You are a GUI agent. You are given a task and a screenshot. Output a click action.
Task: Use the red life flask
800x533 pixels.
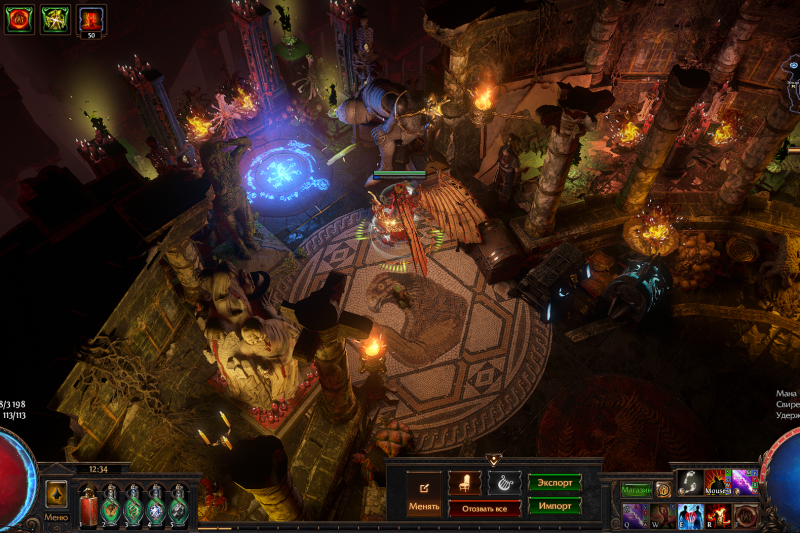click(89, 508)
